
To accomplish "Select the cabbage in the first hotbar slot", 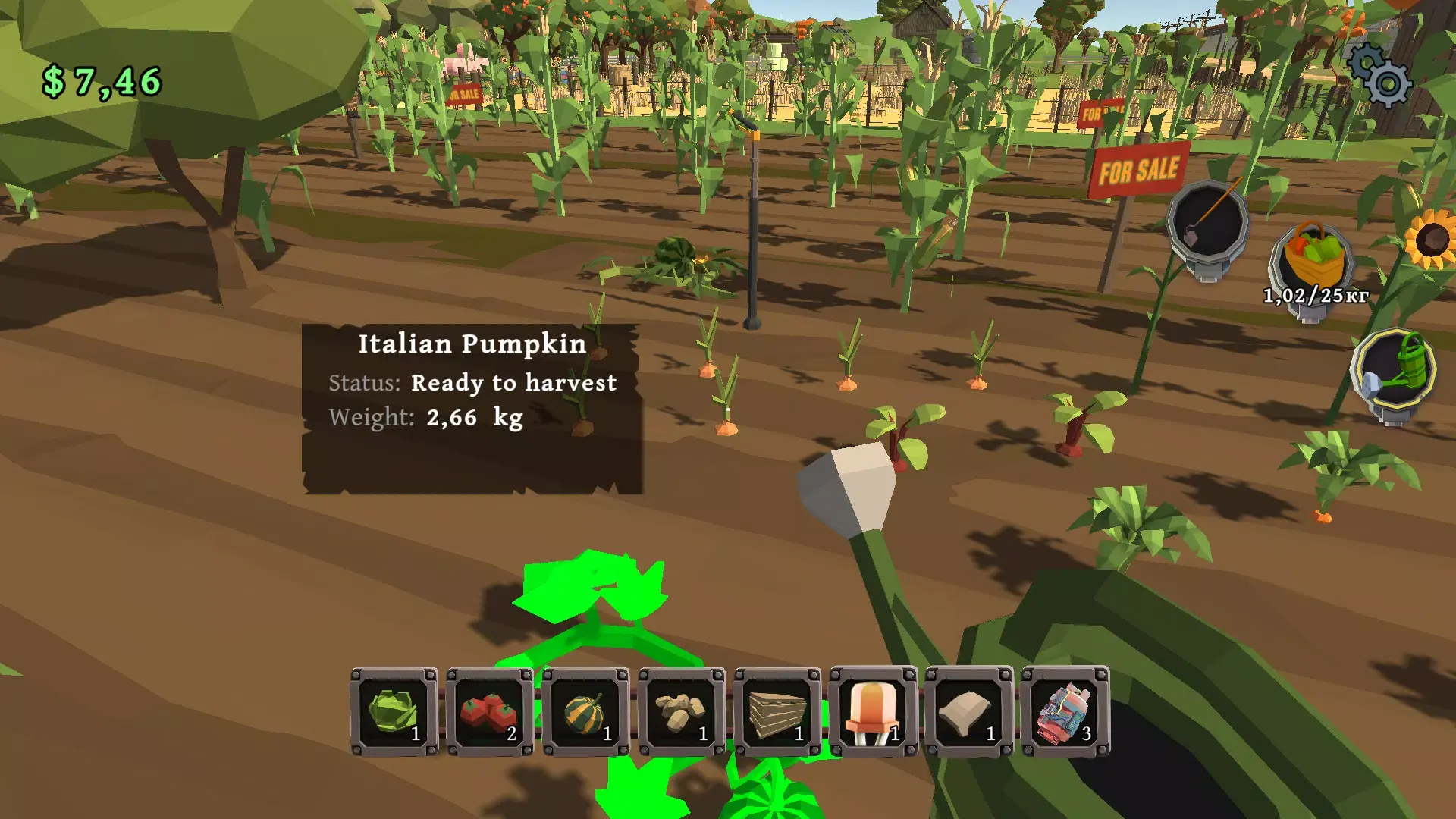I will click(394, 713).
